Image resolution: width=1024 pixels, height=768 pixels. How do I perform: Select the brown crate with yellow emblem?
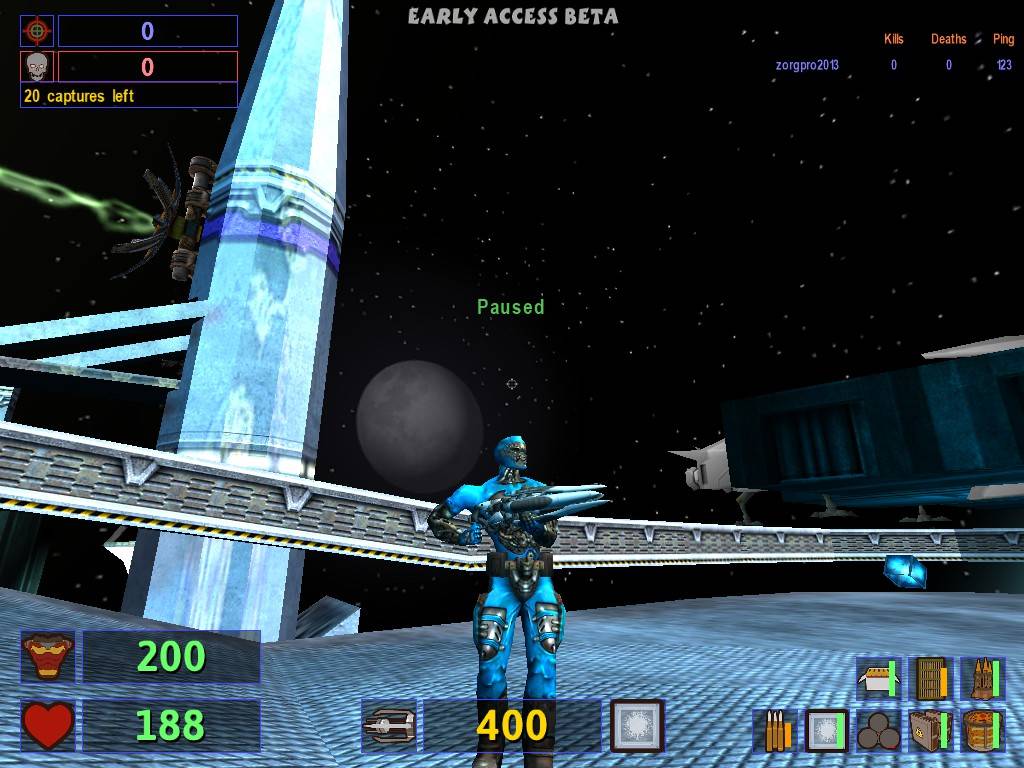coord(930,731)
